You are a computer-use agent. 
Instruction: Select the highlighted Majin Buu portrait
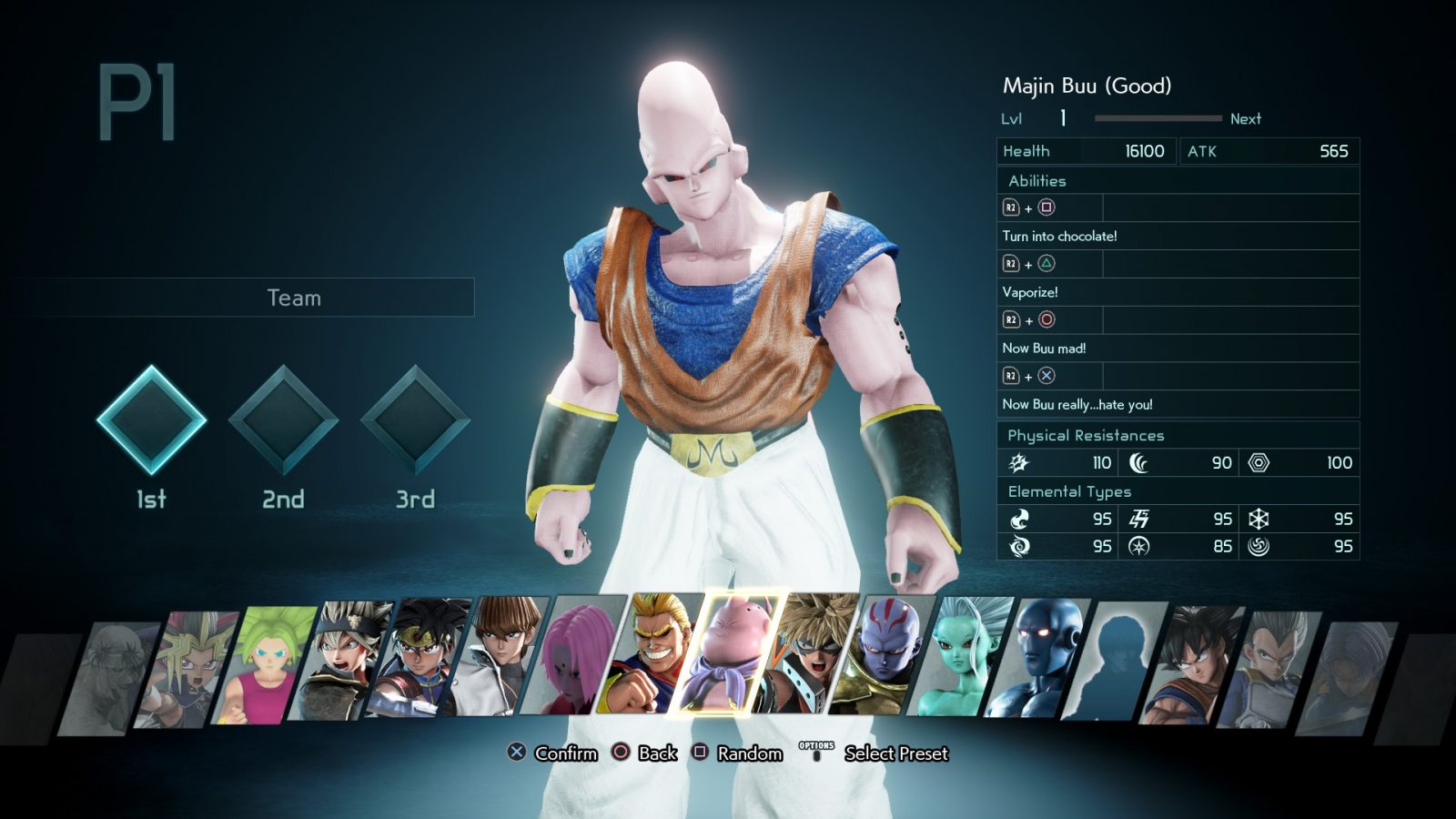click(728, 652)
